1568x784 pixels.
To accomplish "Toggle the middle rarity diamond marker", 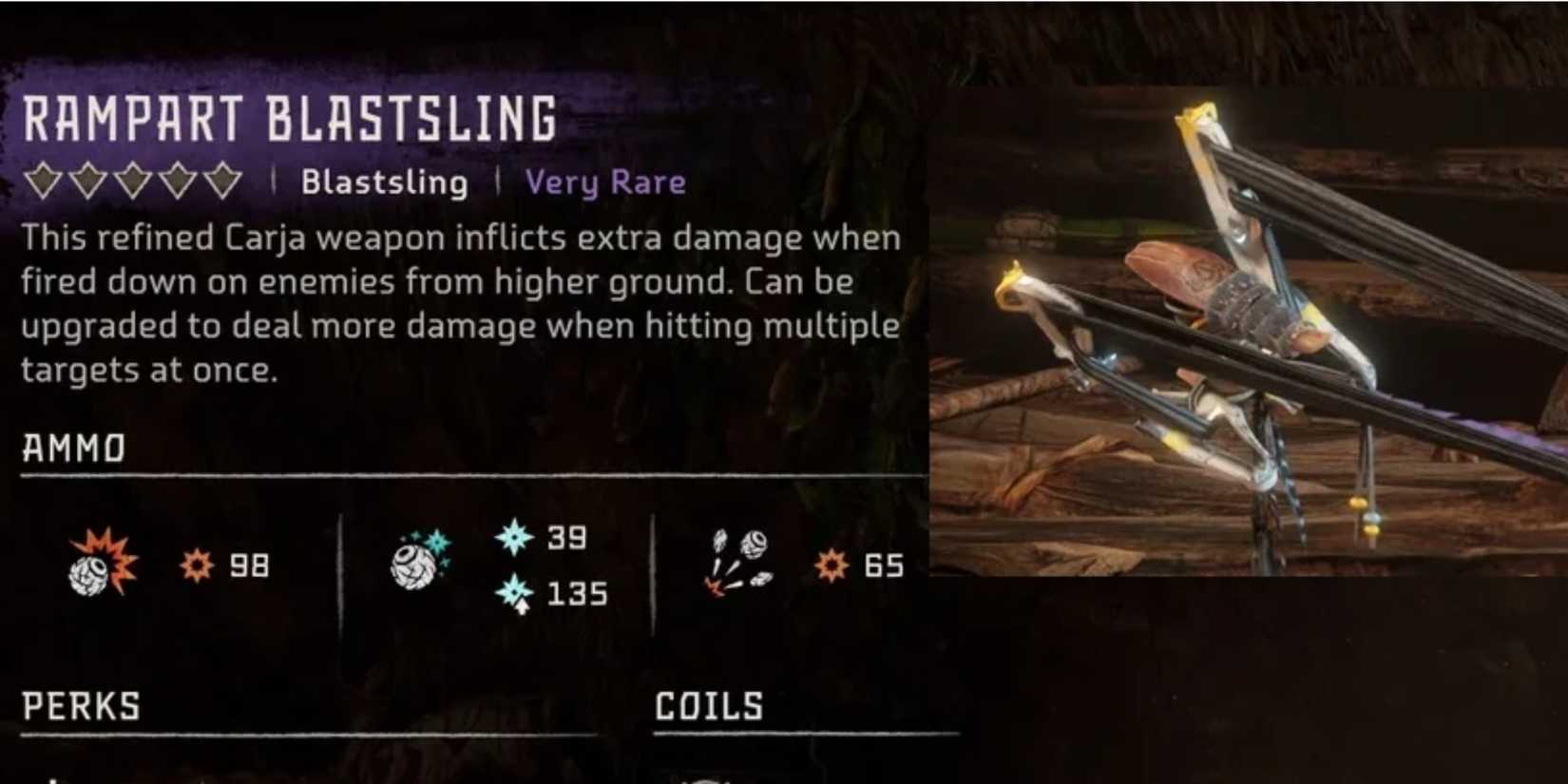I will [x=133, y=179].
